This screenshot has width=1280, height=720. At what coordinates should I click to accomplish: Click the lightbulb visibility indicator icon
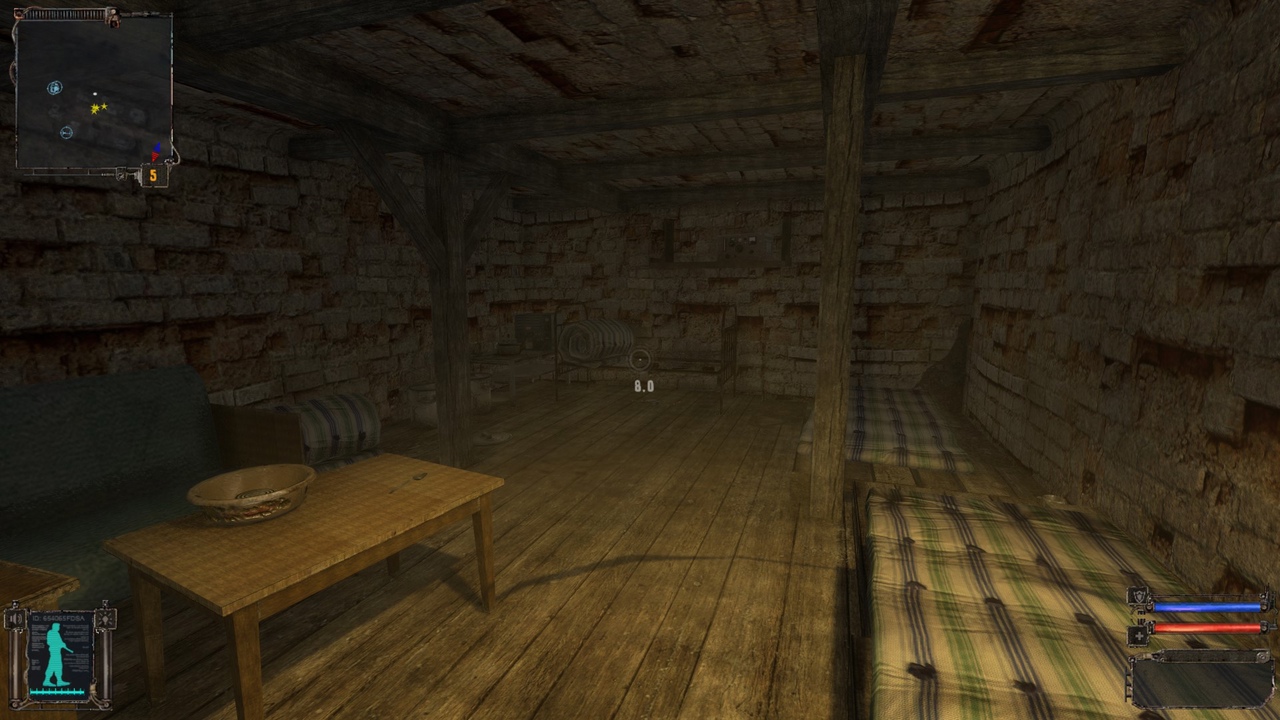(104, 620)
